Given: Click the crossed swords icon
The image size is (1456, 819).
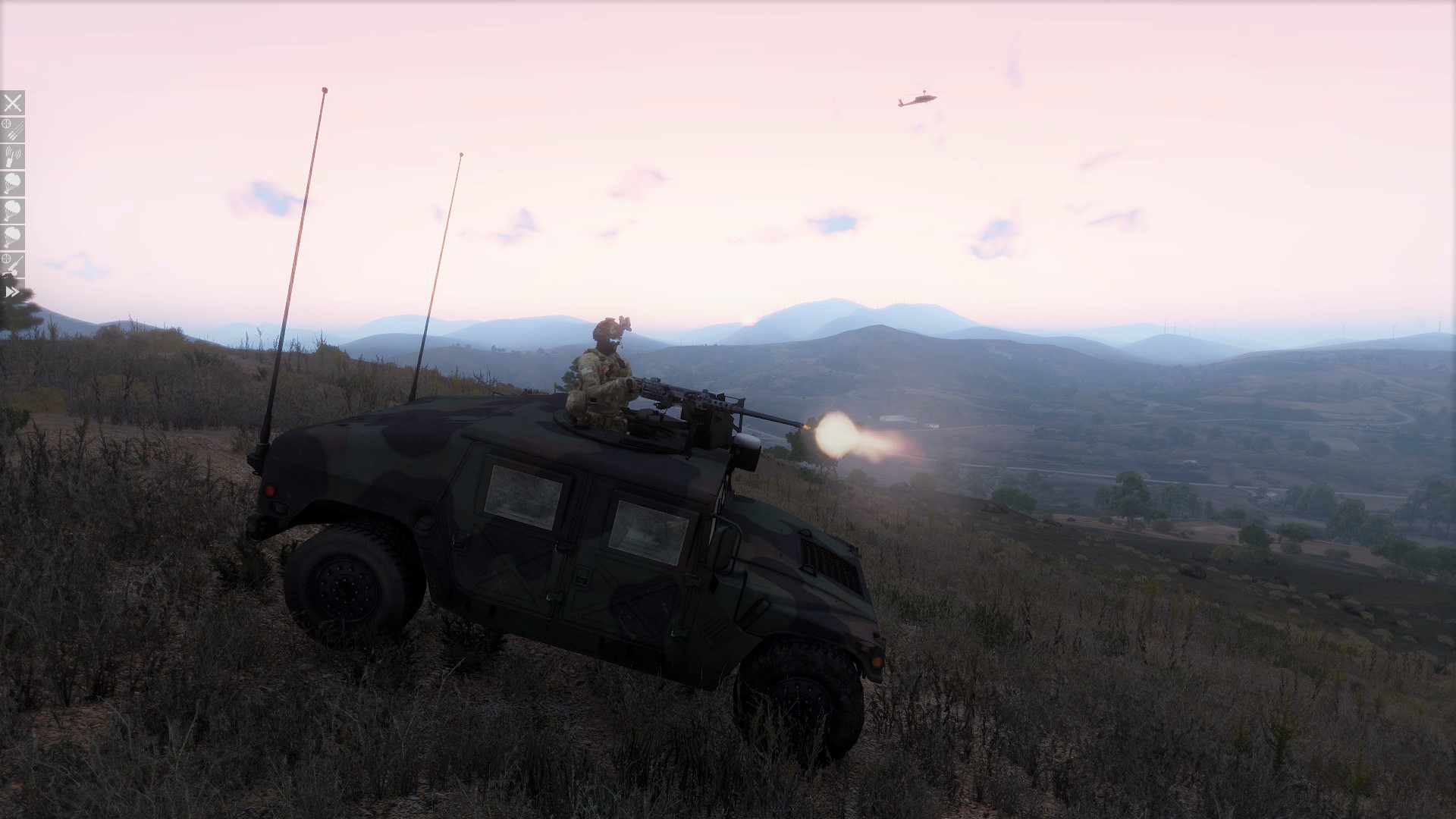Looking at the screenshot, I should point(13,103).
